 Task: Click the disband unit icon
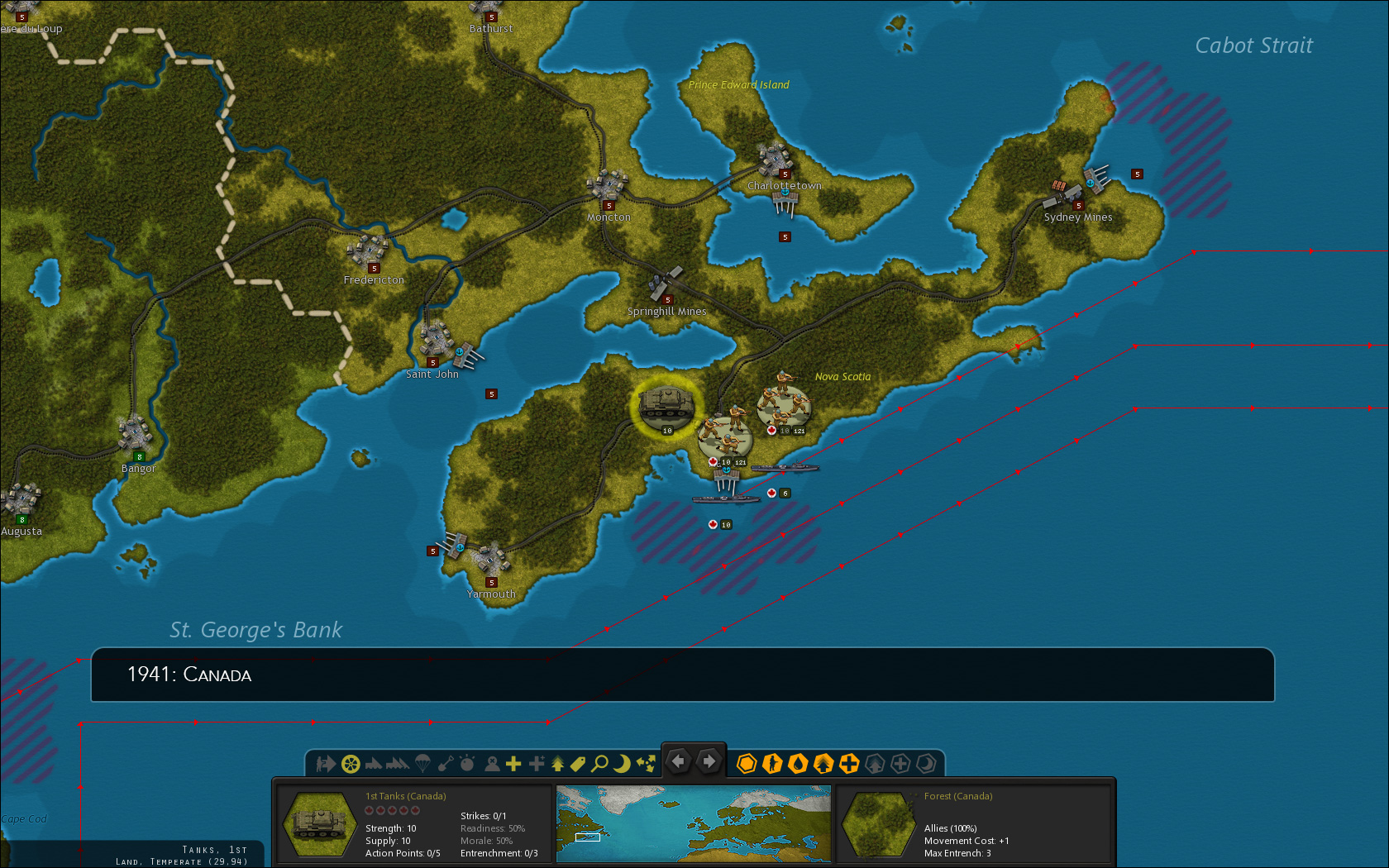(x=490, y=764)
